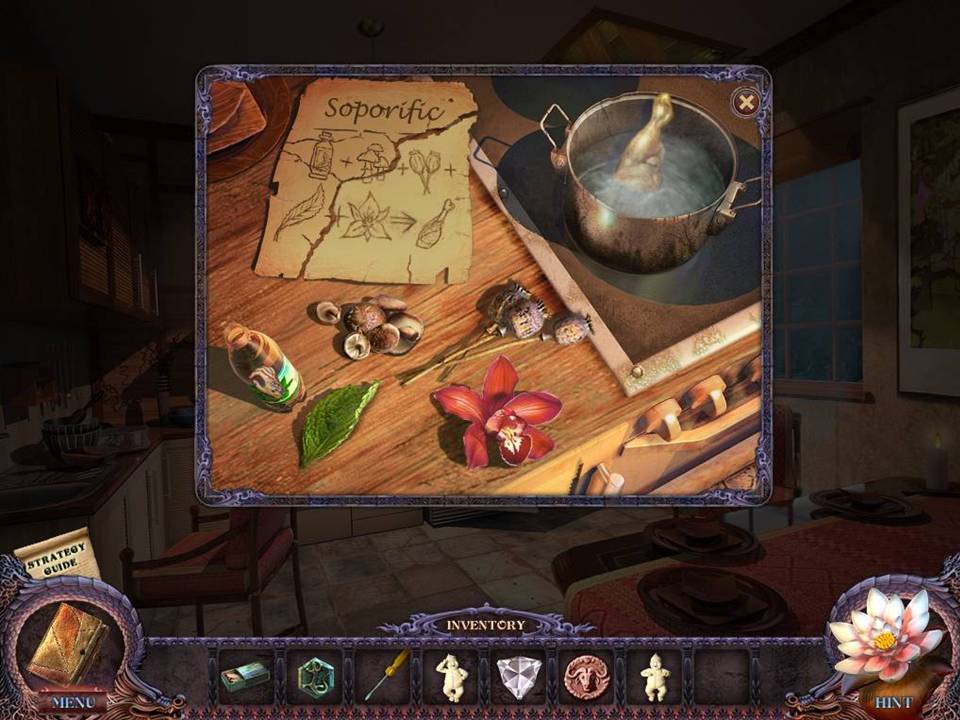Close the Soporific recipe popup
This screenshot has height=720, width=960.
coord(744,102)
